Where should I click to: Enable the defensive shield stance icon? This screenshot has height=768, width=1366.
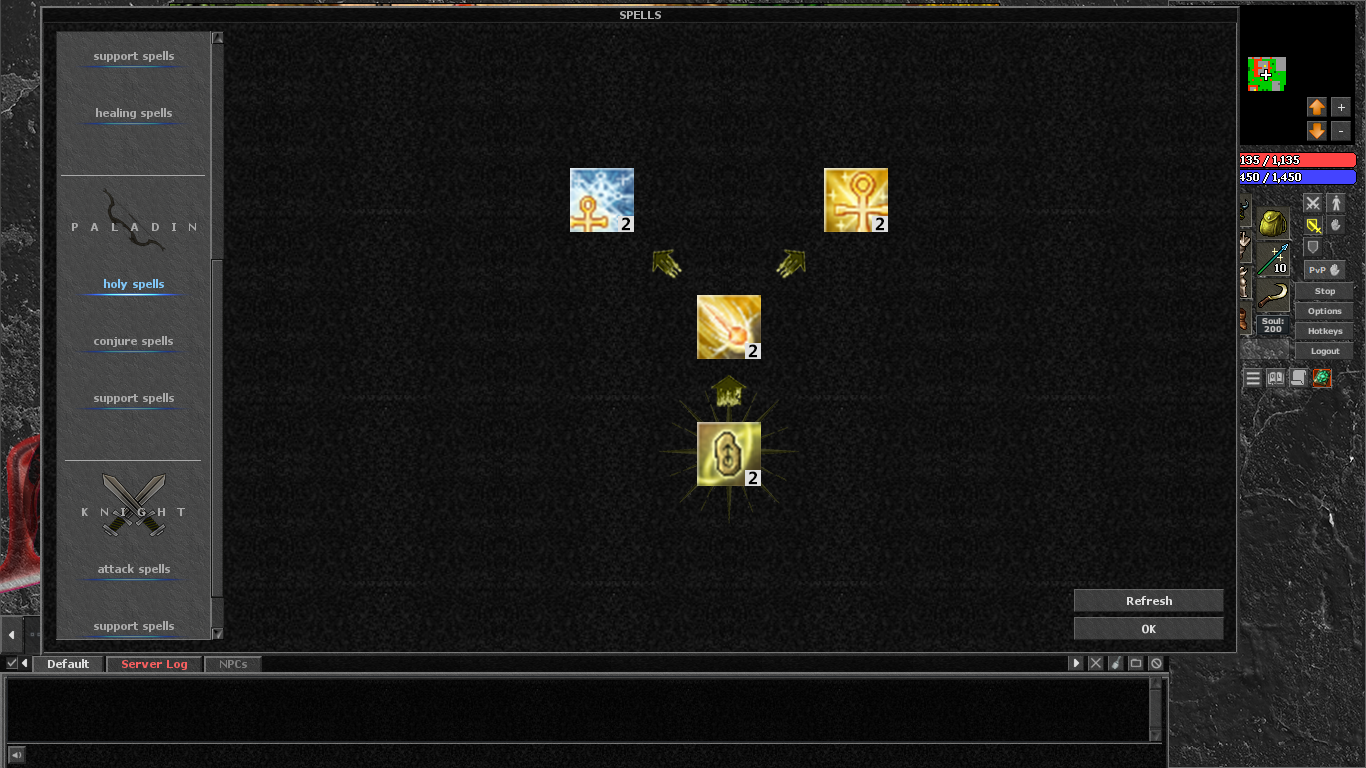1312,248
